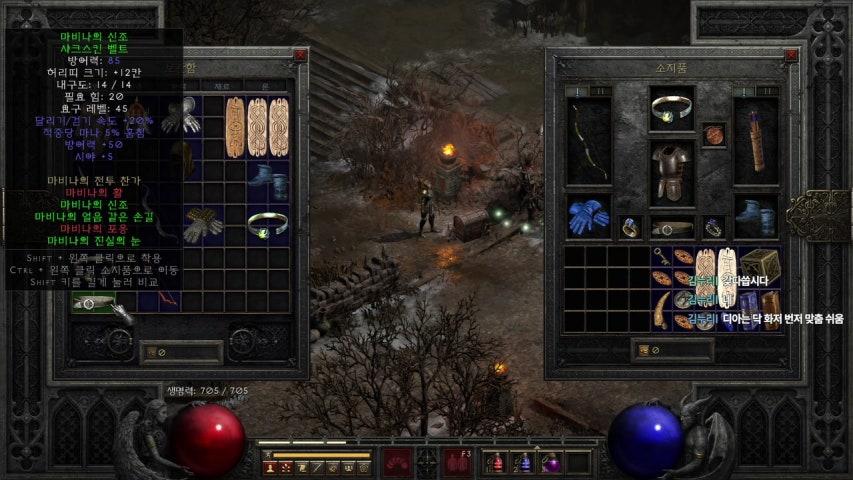Click the inventory gold button

coord(646,350)
